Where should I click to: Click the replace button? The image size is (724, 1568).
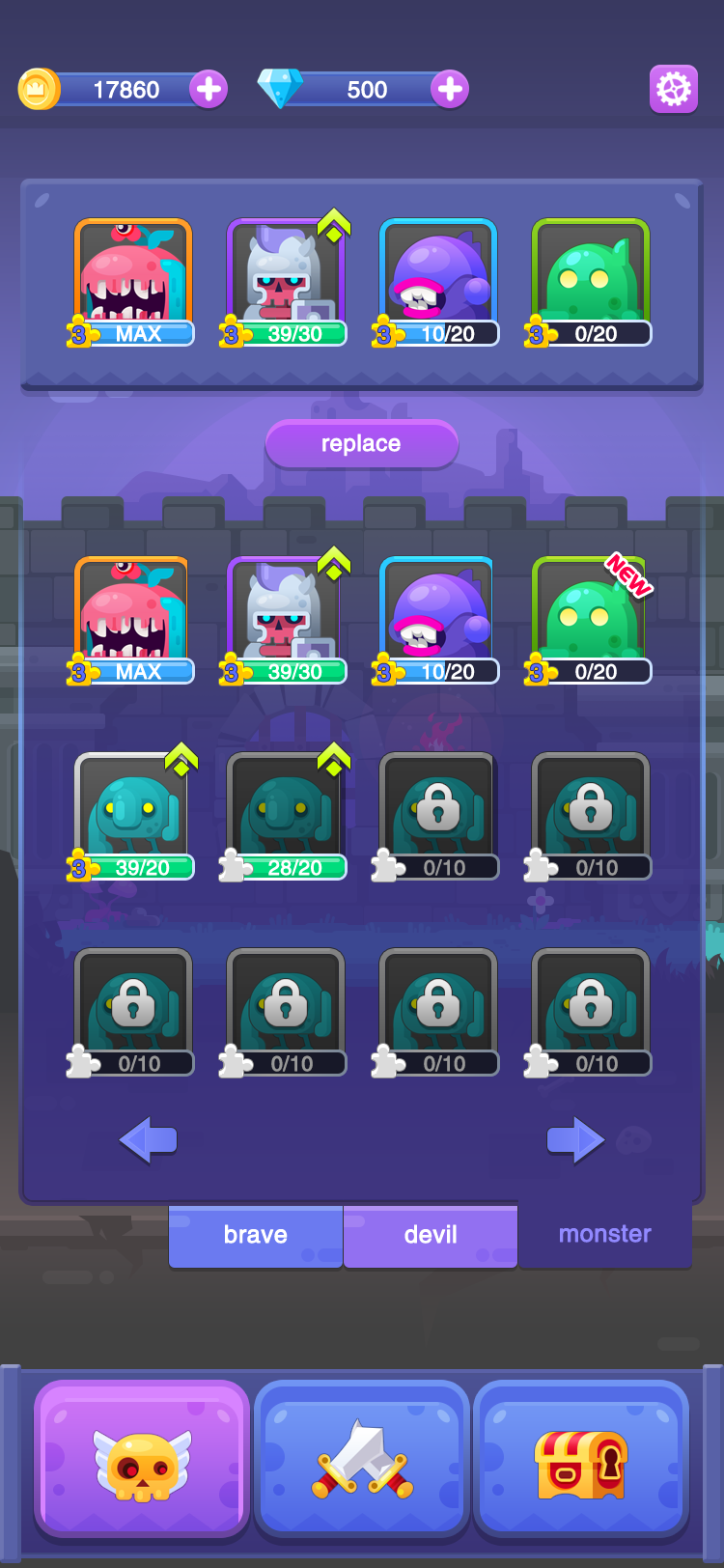pos(361,444)
